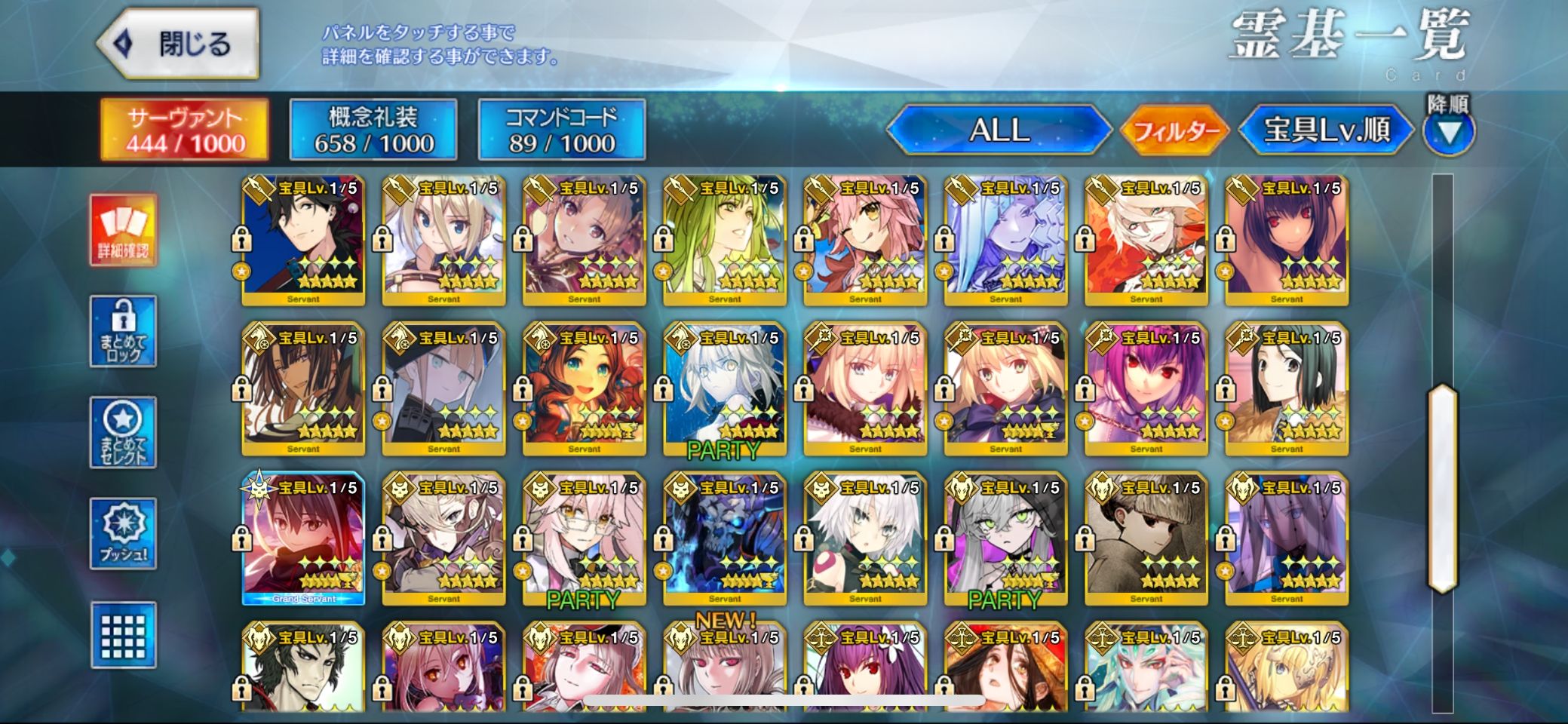Select the ALL class filter button
The image size is (1568, 724).
point(999,130)
